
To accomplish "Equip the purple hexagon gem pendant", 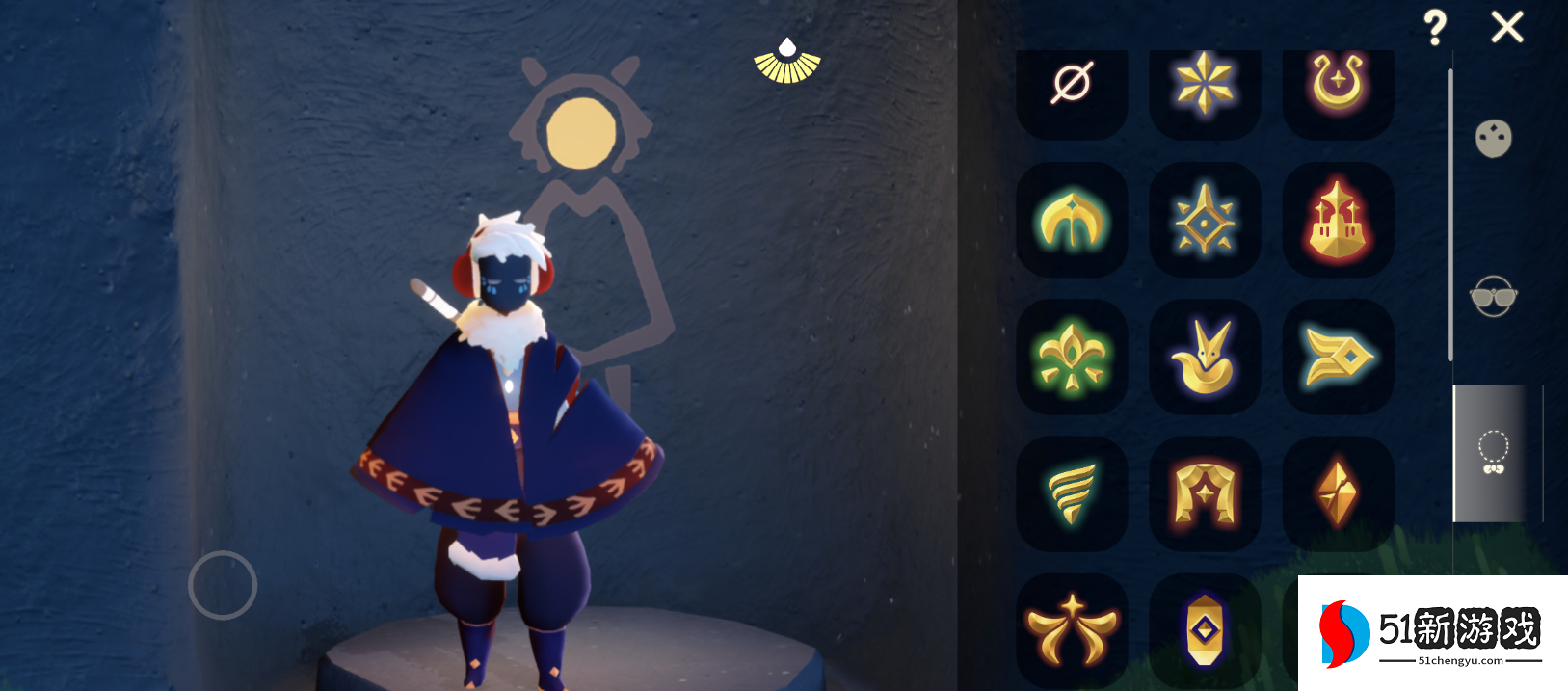I will [1205, 630].
